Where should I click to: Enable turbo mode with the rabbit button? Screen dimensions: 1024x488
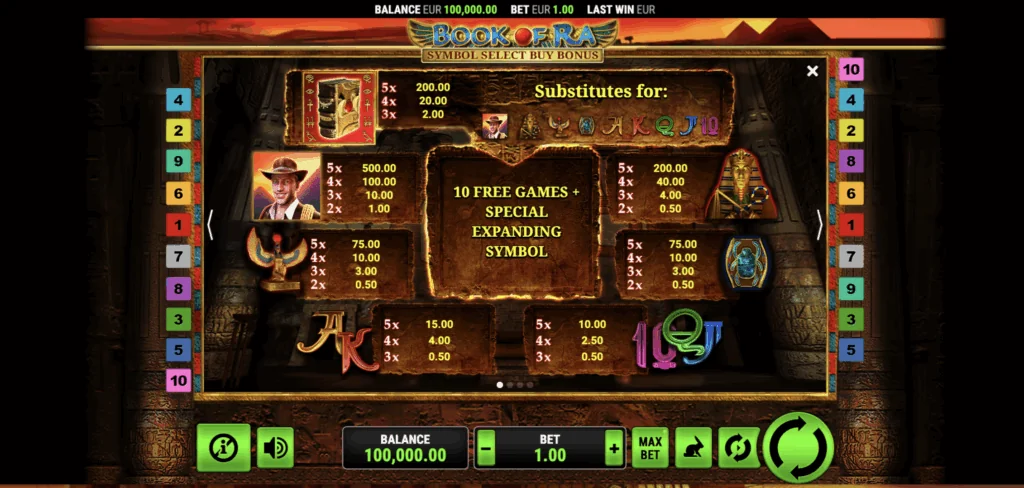tap(693, 447)
